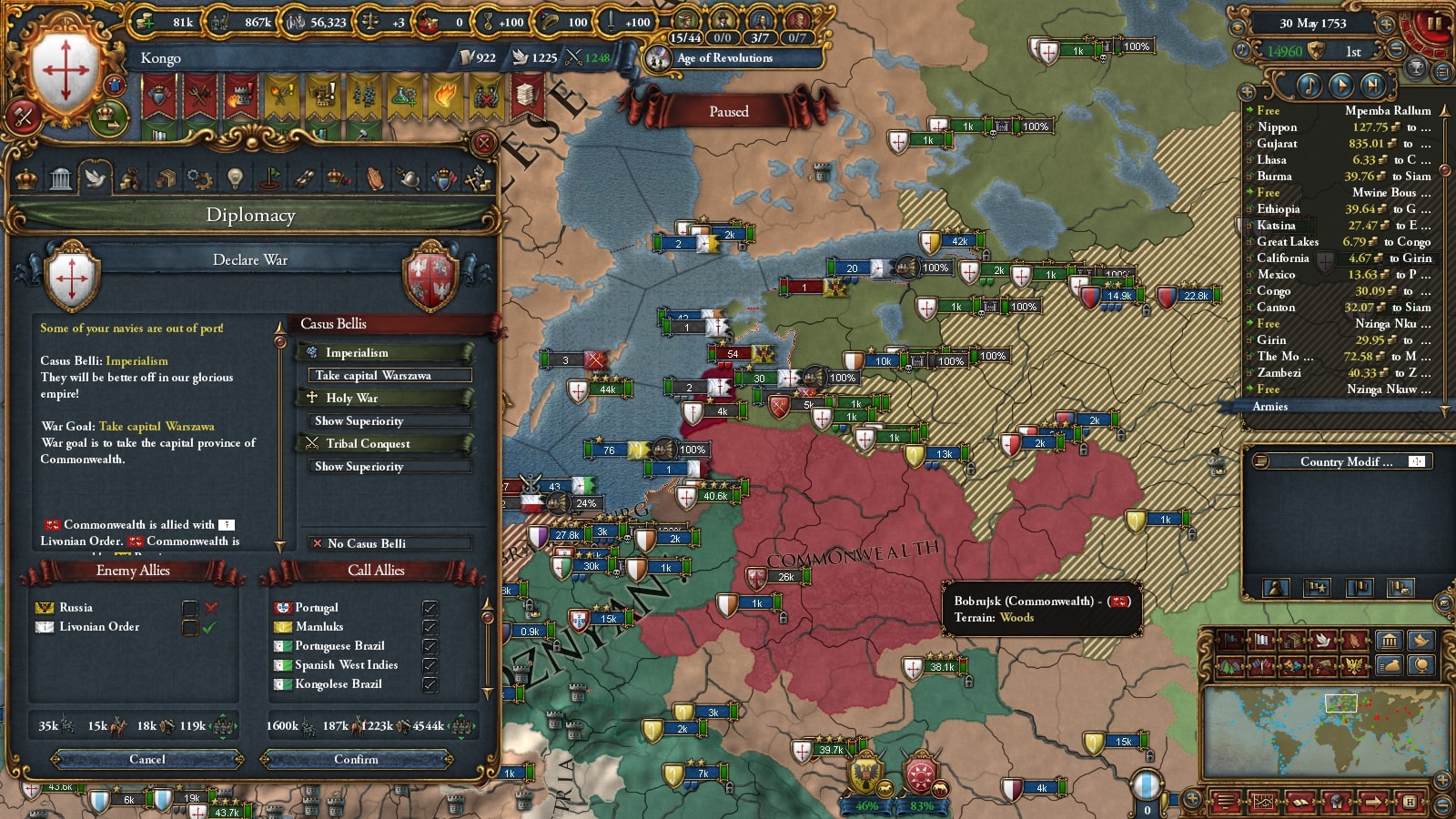The image size is (1456, 819).
Task: Select Take capital Warszawa war goal
Action: tap(389, 375)
